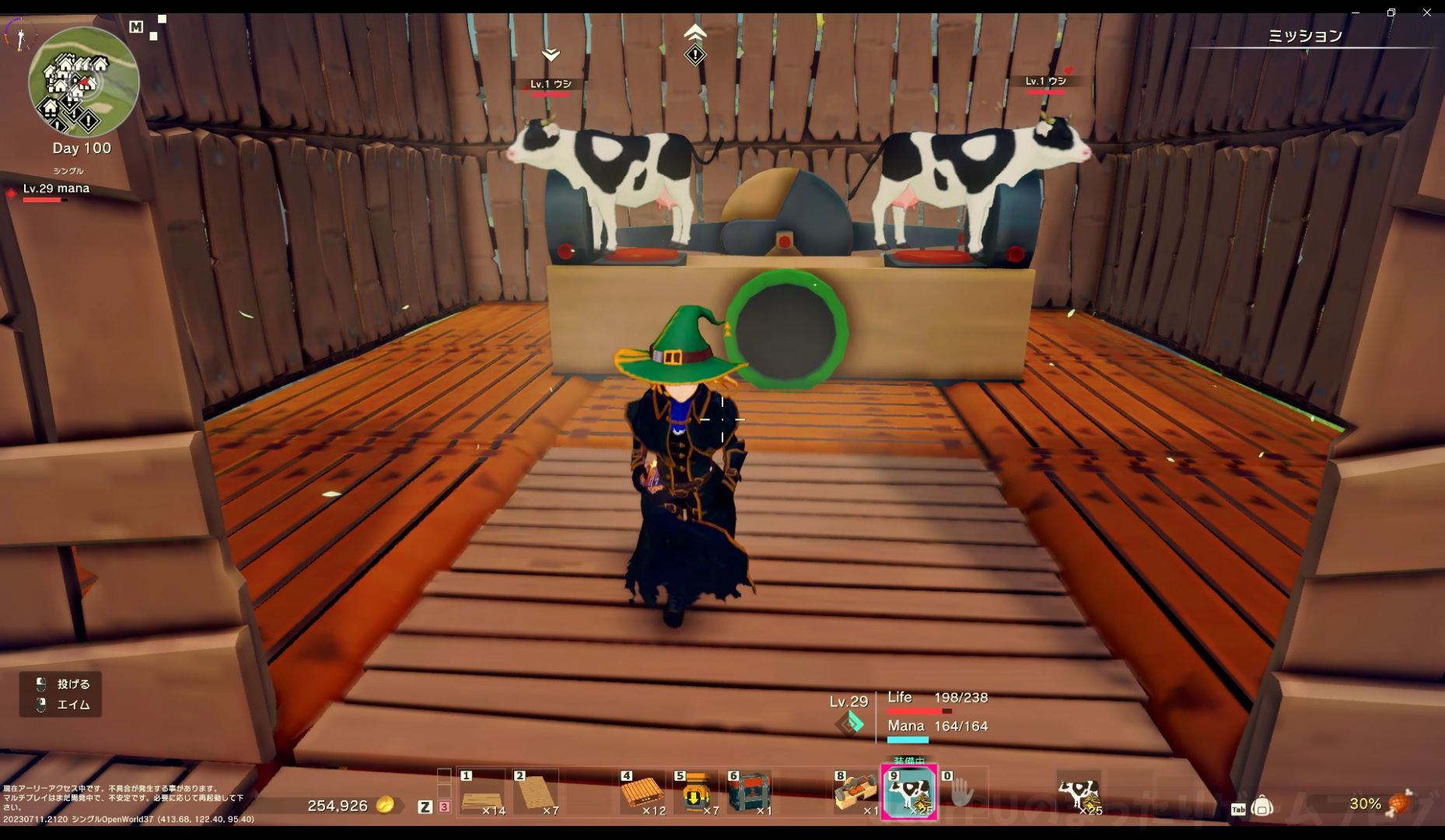The image size is (1445, 840).
Task: Click the Lv.29 mana player nameplate
Action: (x=56, y=189)
